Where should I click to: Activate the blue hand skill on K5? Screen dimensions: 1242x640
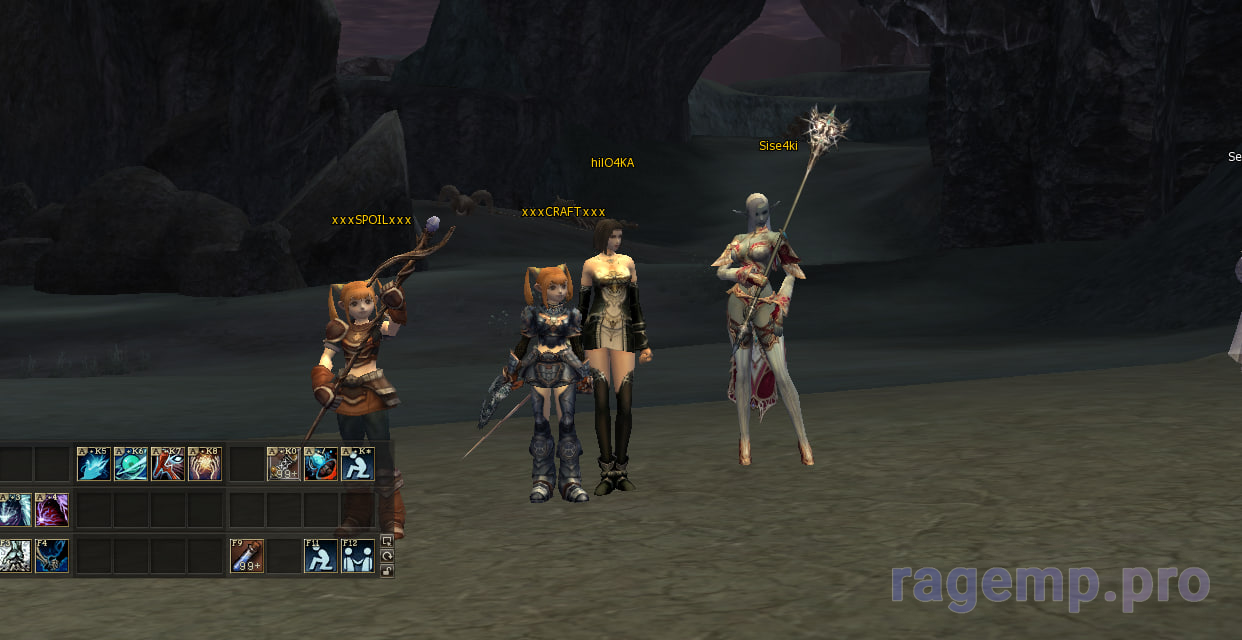94,464
